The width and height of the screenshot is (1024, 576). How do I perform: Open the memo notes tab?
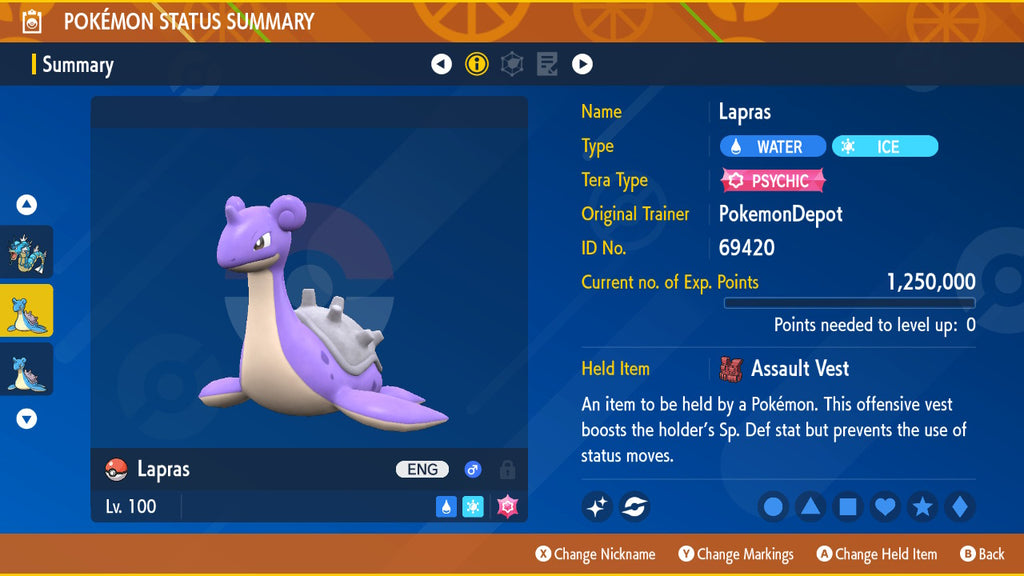click(547, 65)
